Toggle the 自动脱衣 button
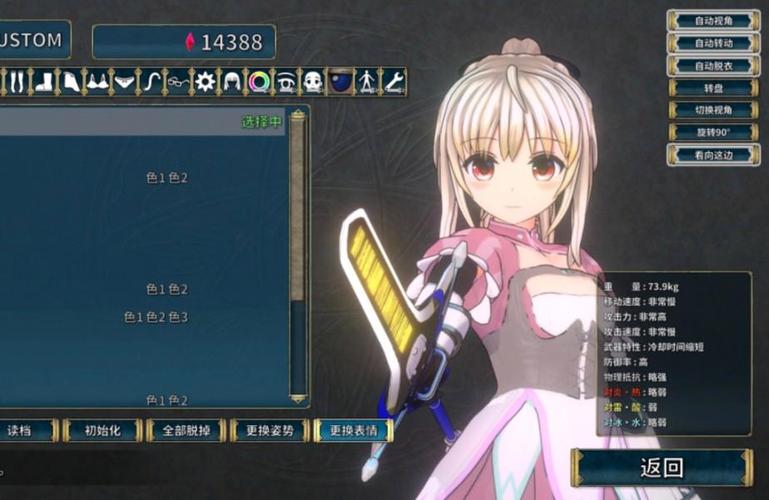 (x=712, y=65)
